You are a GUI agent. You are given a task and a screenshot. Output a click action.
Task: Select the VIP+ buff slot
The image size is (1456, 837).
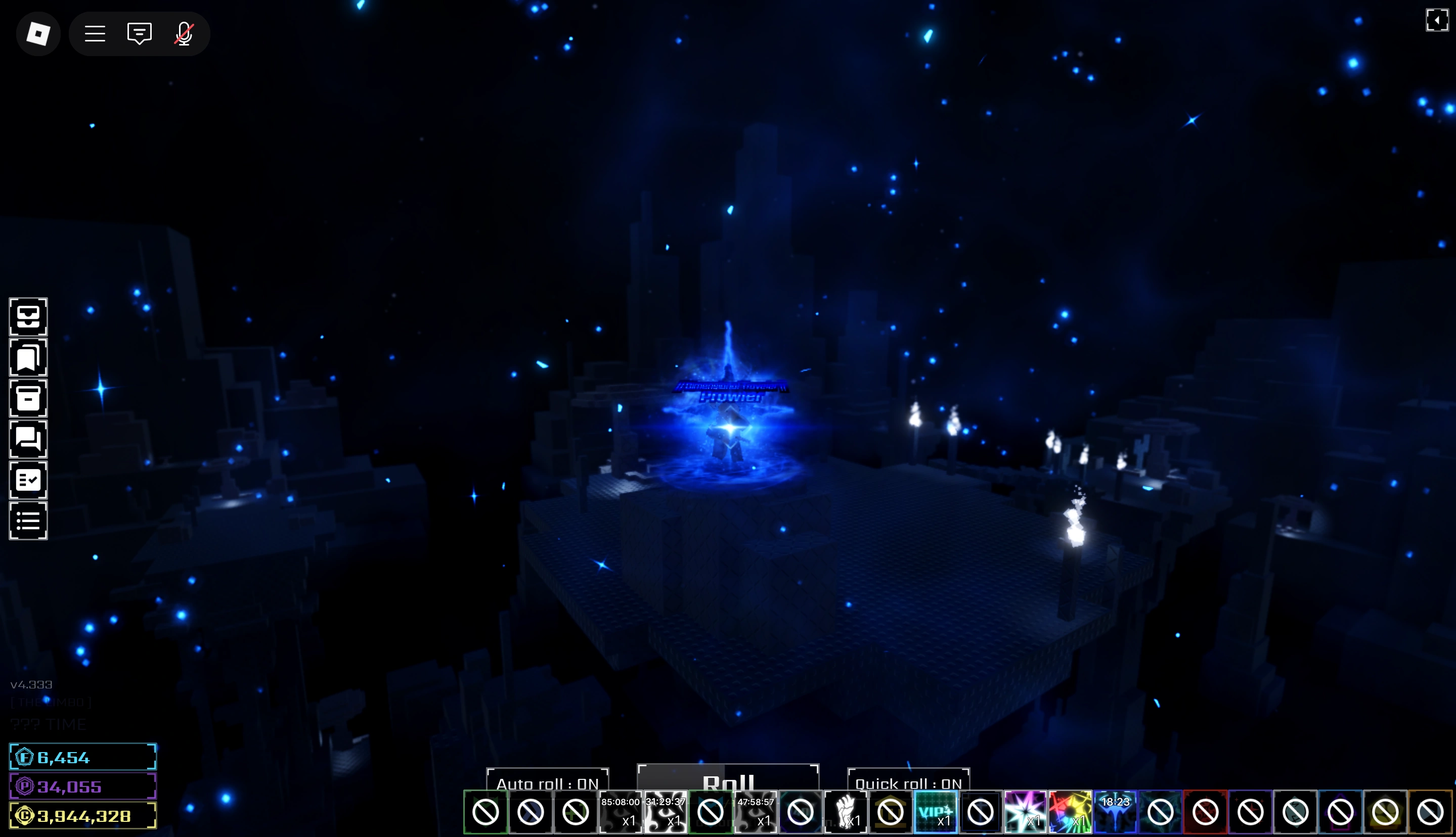pos(936,812)
